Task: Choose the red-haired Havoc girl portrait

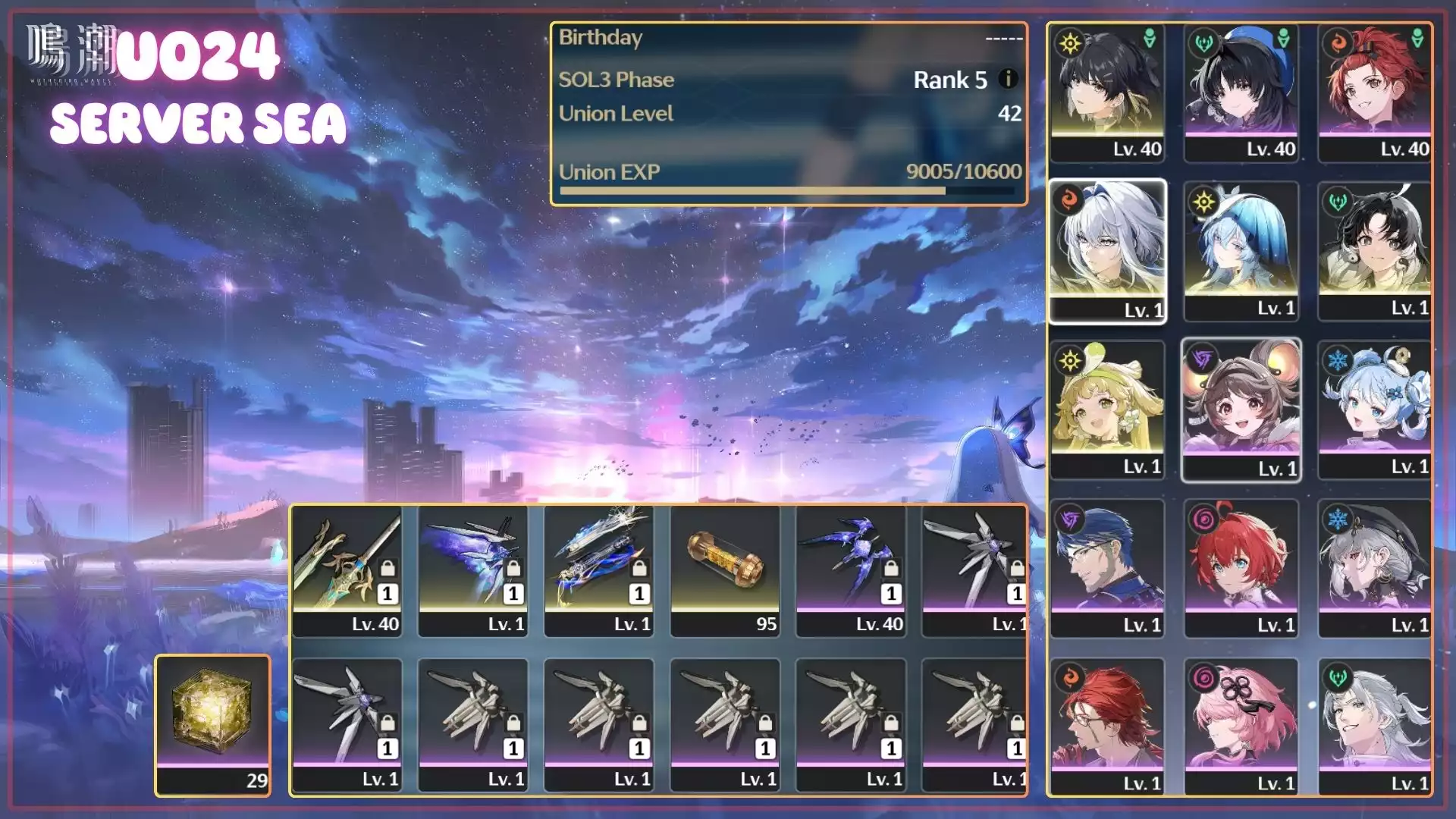Action: (1241, 567)
